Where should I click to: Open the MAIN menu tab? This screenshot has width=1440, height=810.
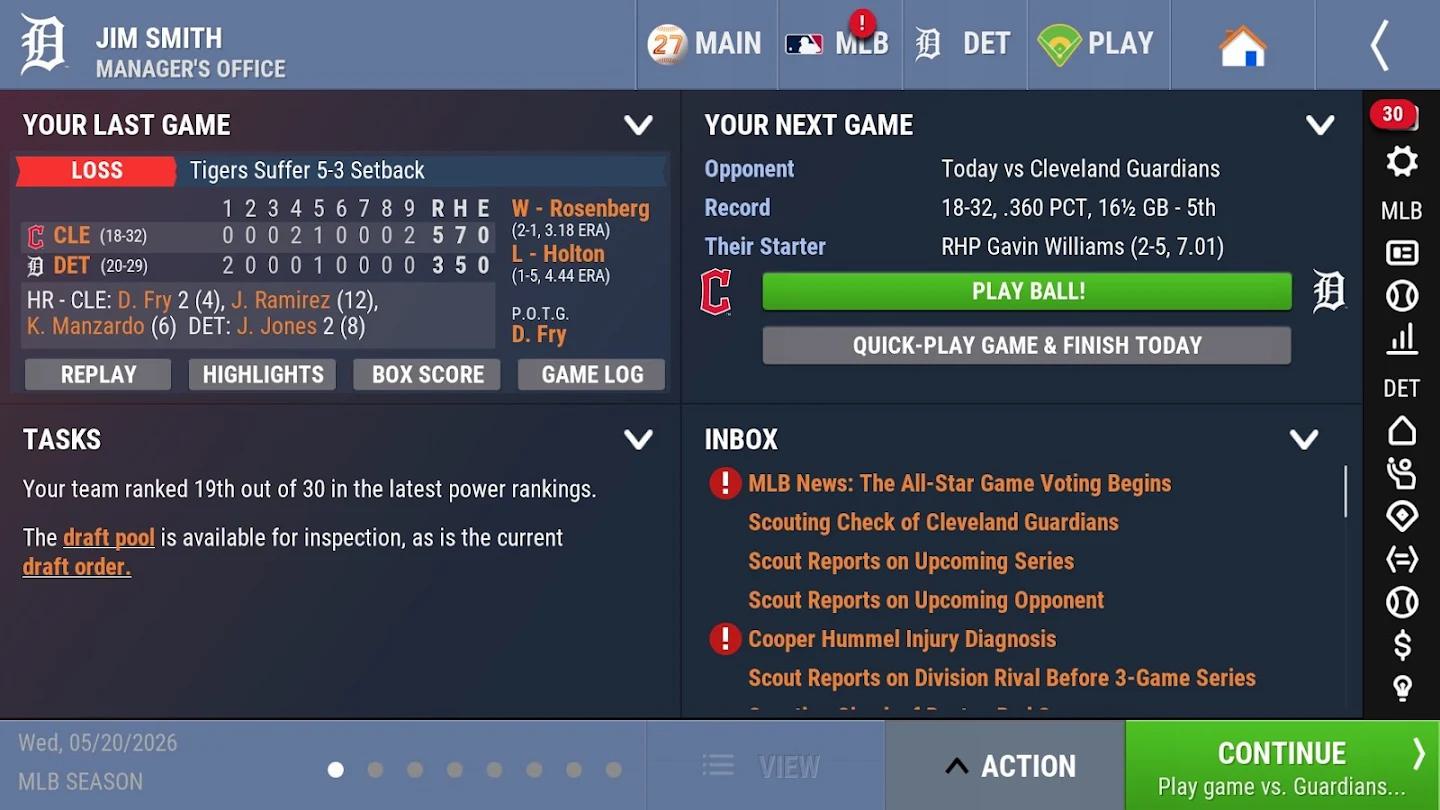coord(706,44)
